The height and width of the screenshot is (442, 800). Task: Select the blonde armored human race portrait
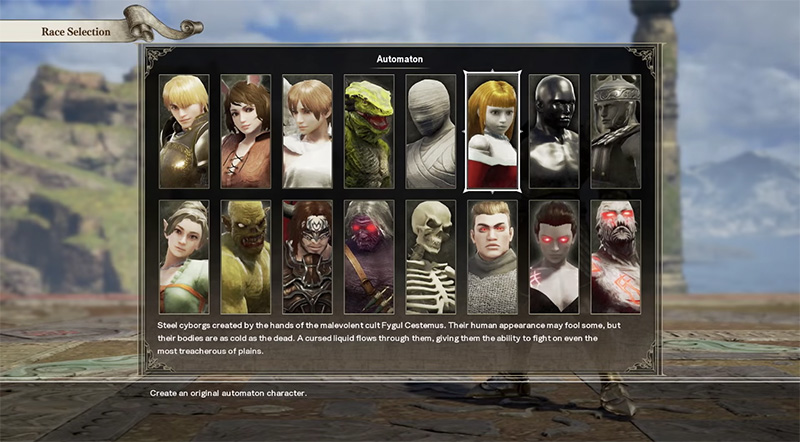point(184,131)
